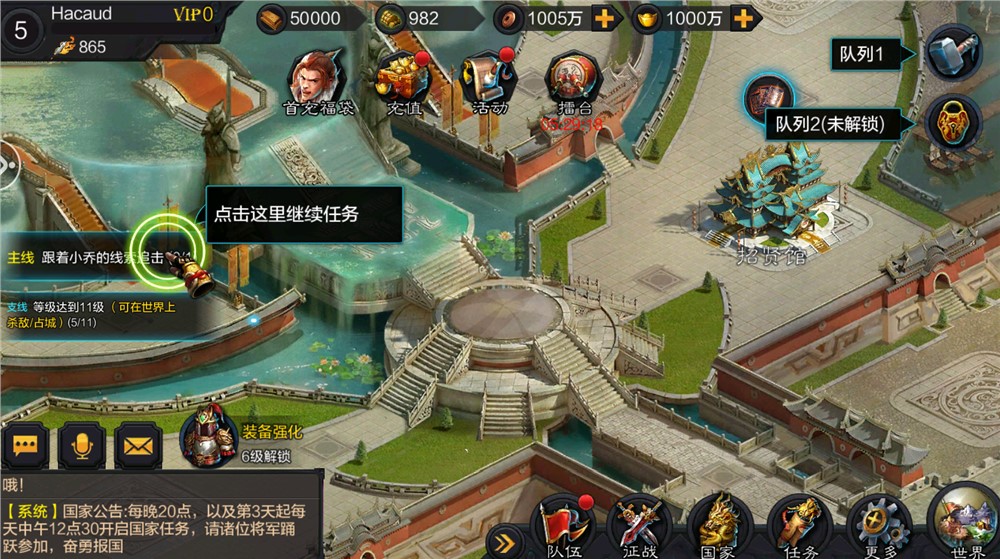Open the 更多 more options gear
The height and width of the screenshot is (559, 1000).
(x=877, y=522)
